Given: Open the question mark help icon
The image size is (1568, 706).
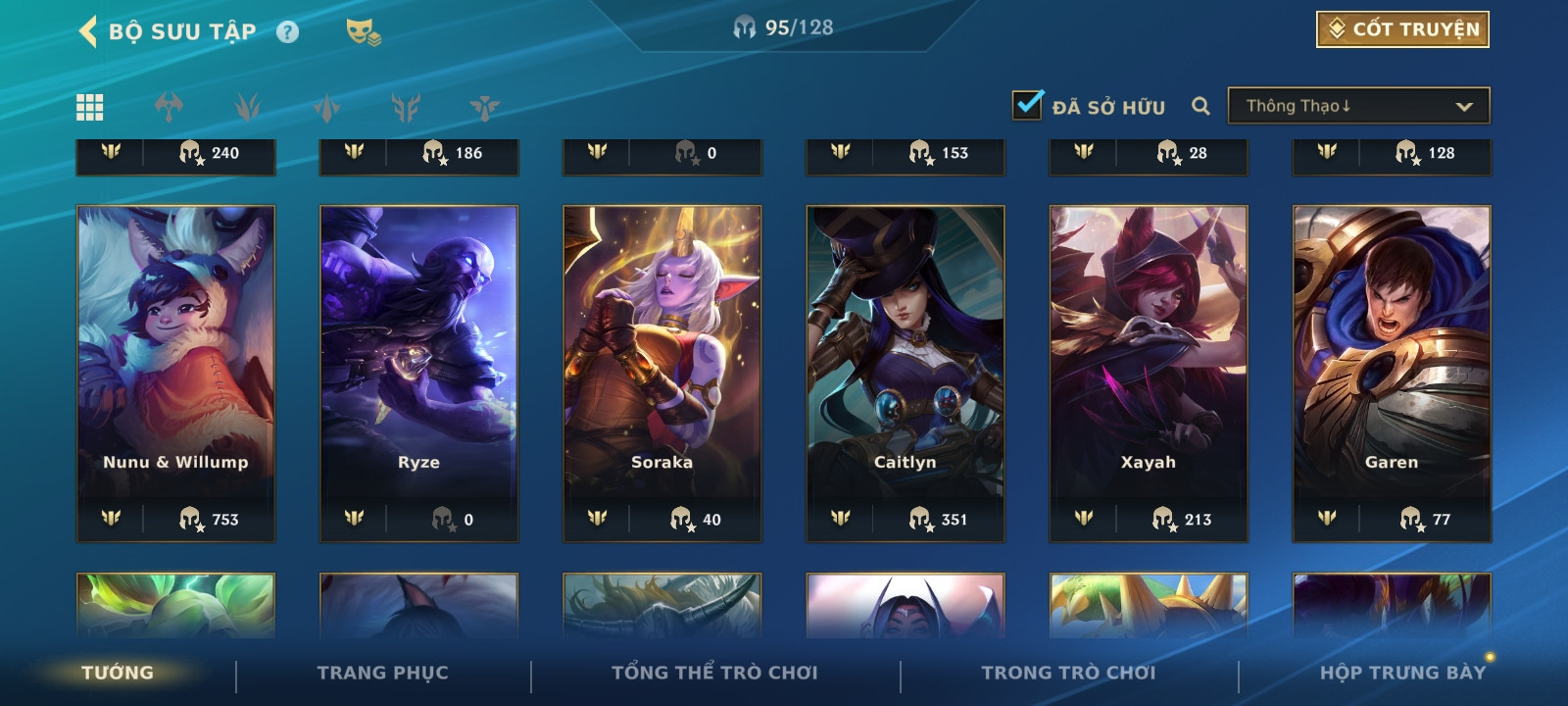Looking at the screenshot, I should (x=287, y=32).
